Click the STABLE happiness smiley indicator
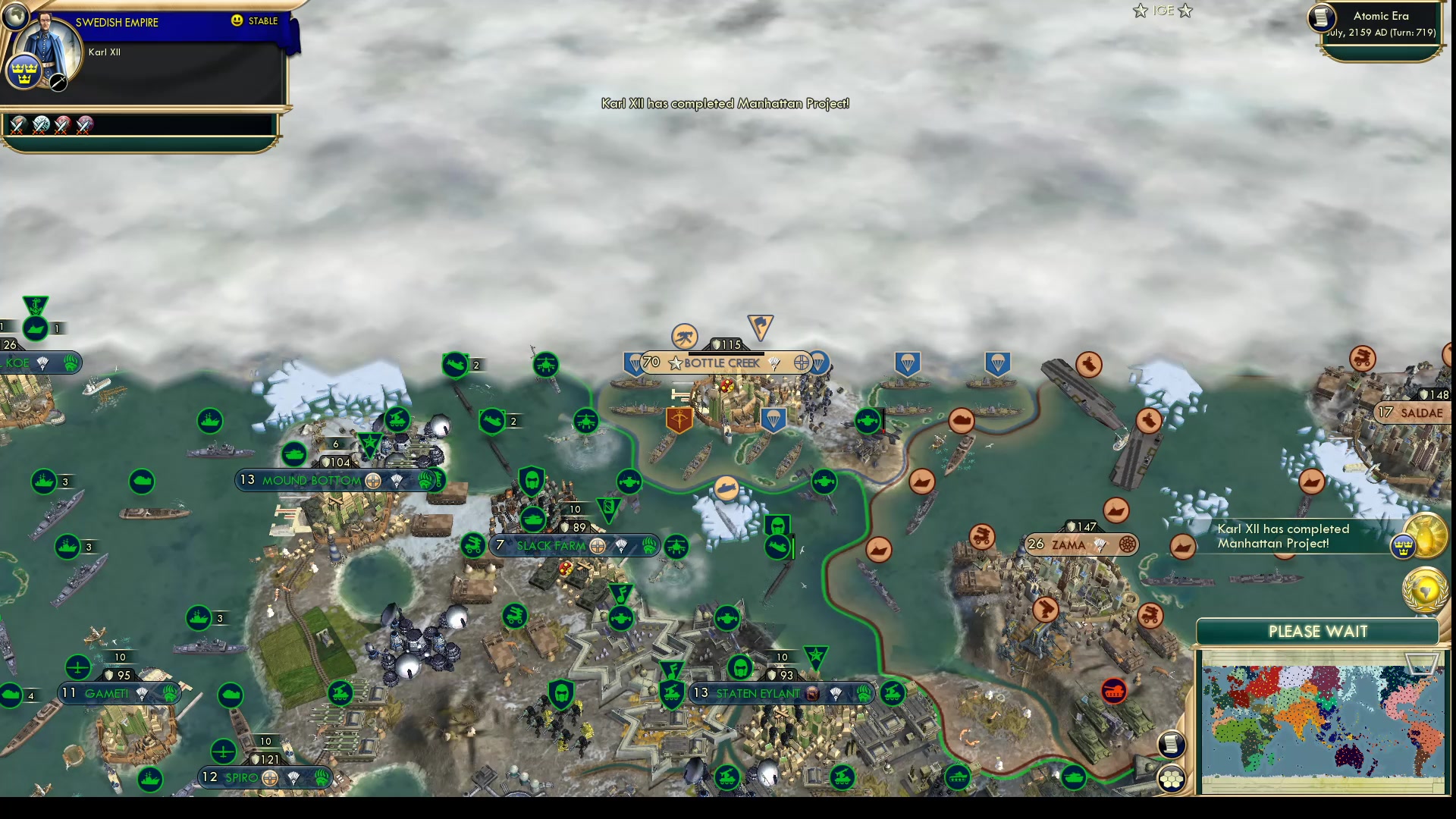Viewport: 1456px width, 819px height. pos(239,20)
